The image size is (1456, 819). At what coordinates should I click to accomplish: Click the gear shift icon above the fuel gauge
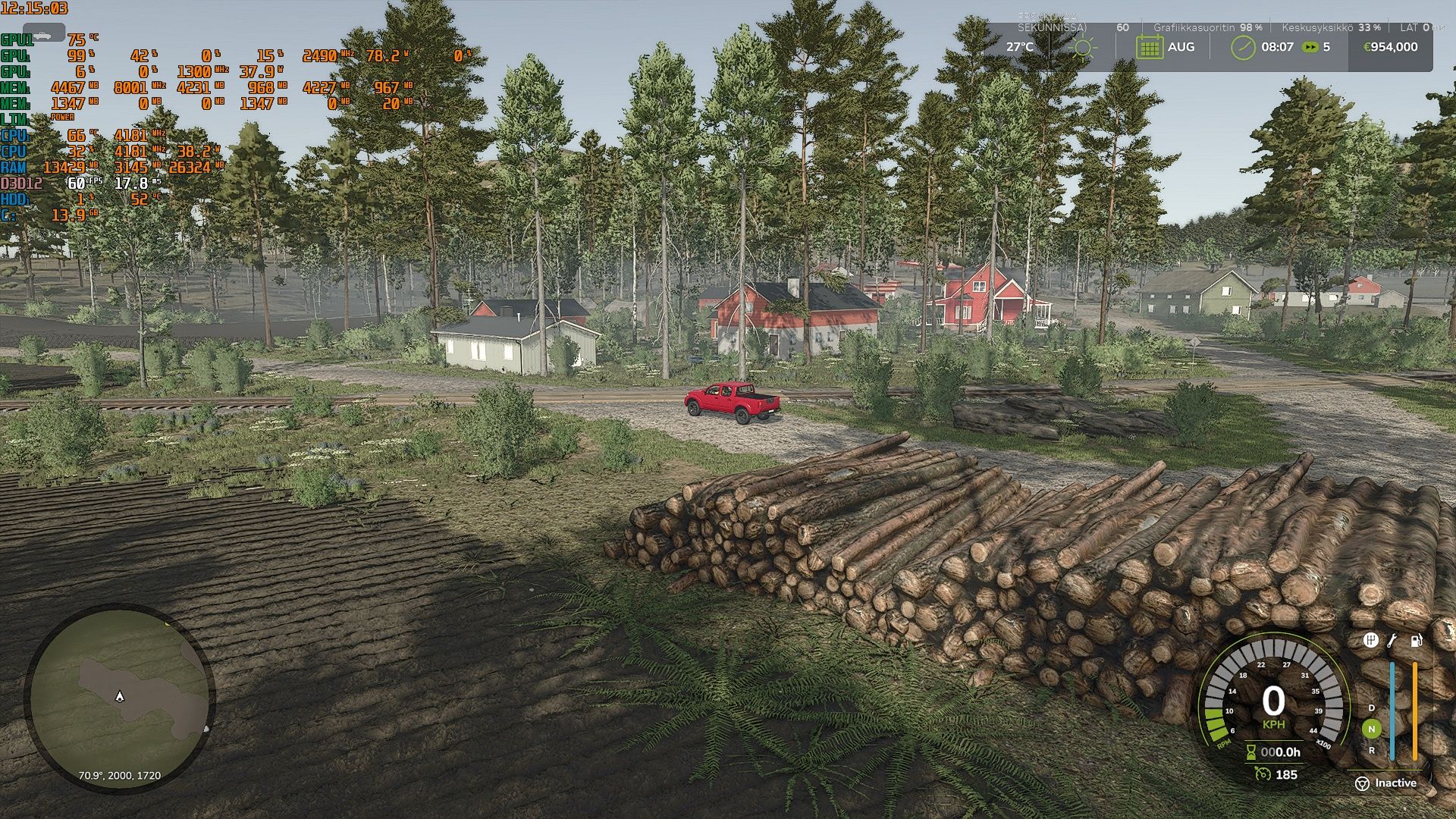(1370, 640)
